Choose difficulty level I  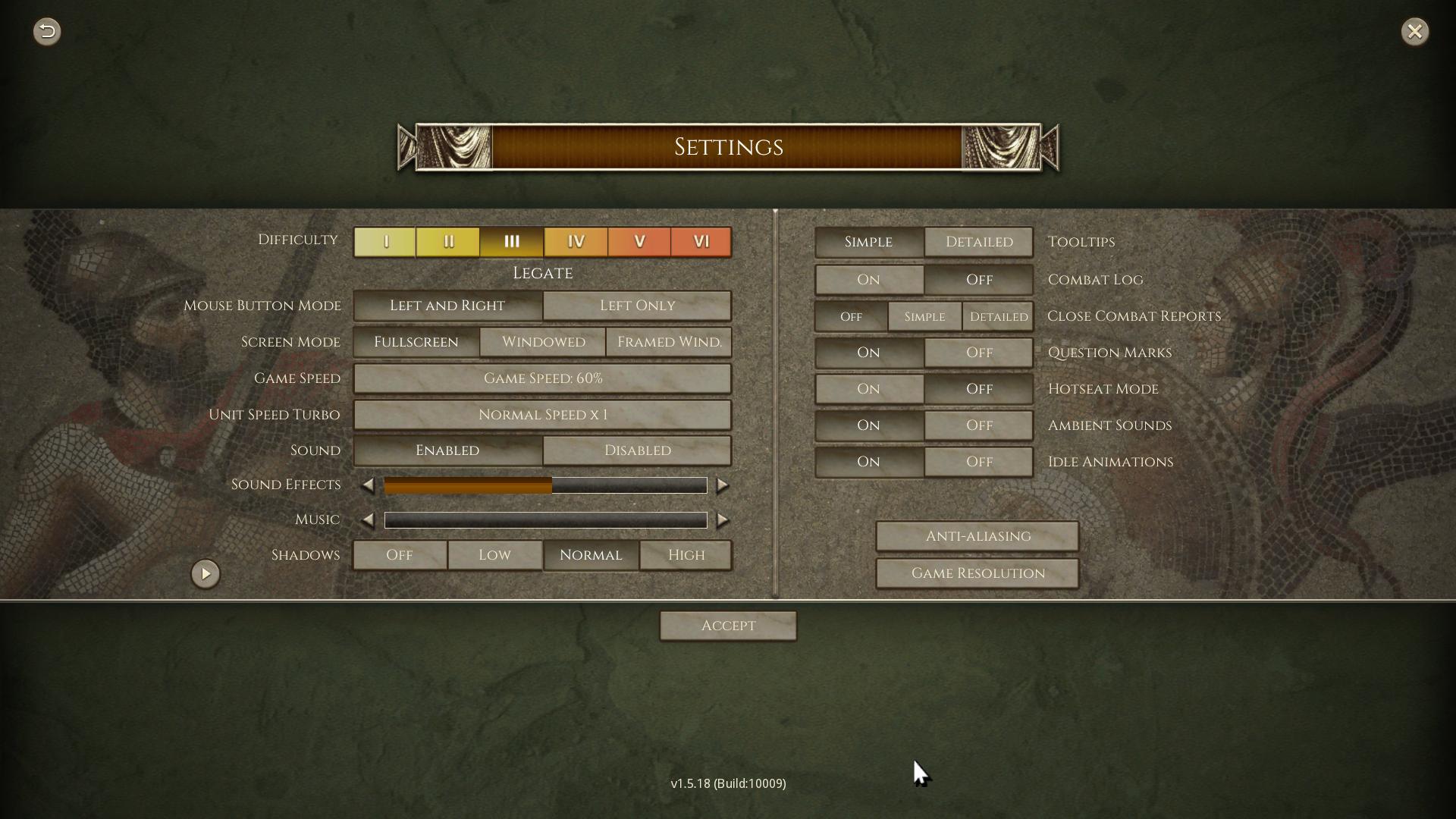[384, 242]
